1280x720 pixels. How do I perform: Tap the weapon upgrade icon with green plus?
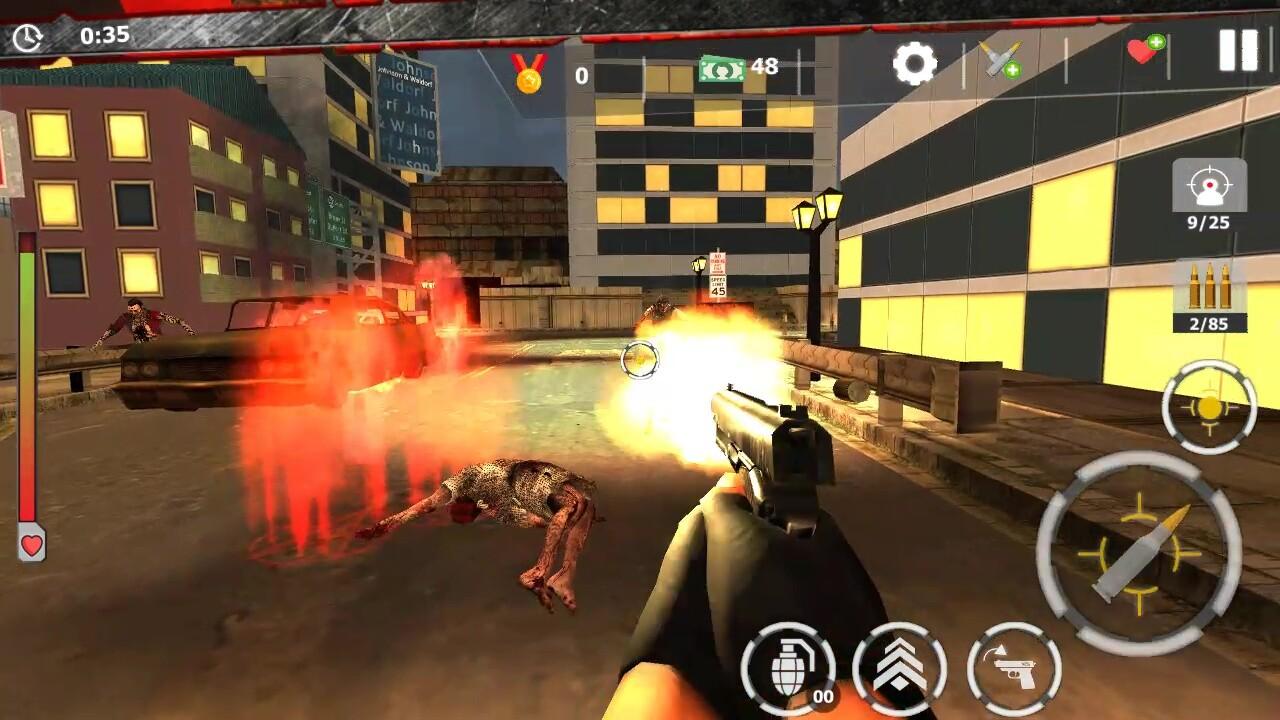coord(997,61)
